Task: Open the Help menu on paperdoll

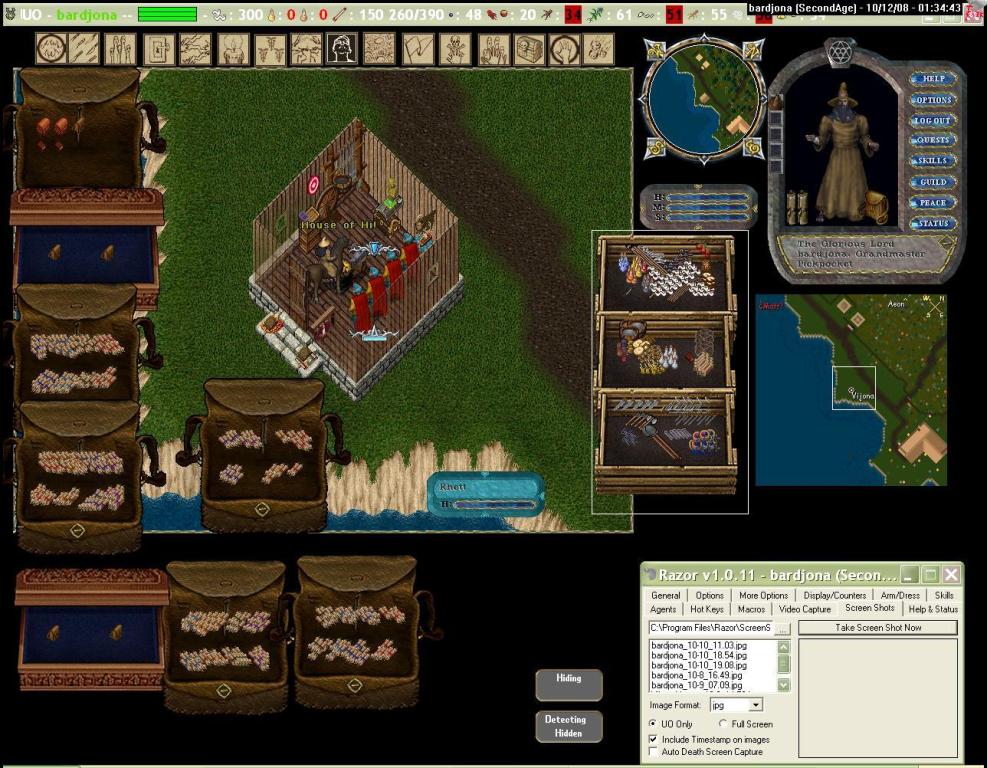Action: (x=933, y=79)
